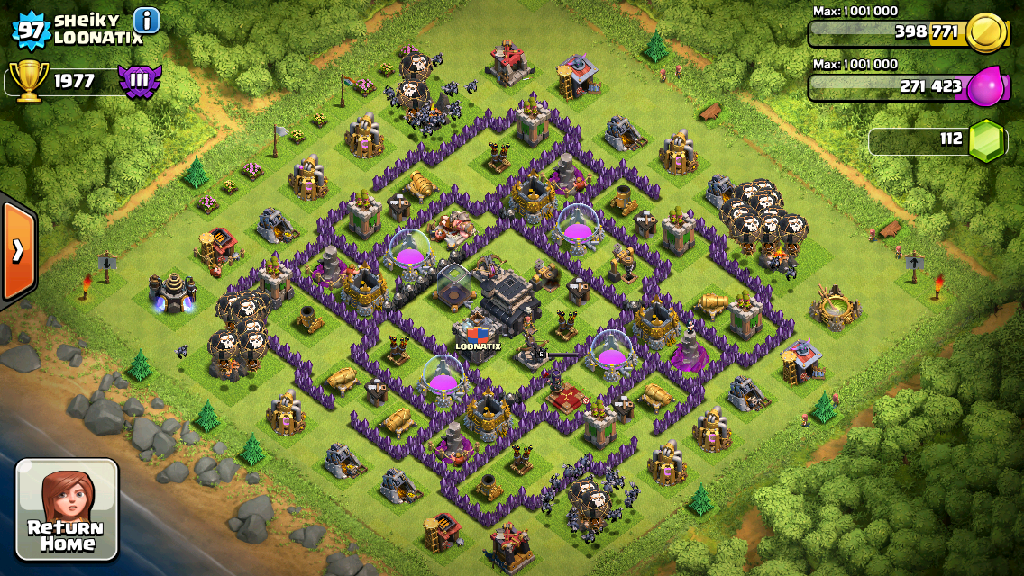Return Home from the visited village
The image size is (1024, 576).
tap(67, 509)
